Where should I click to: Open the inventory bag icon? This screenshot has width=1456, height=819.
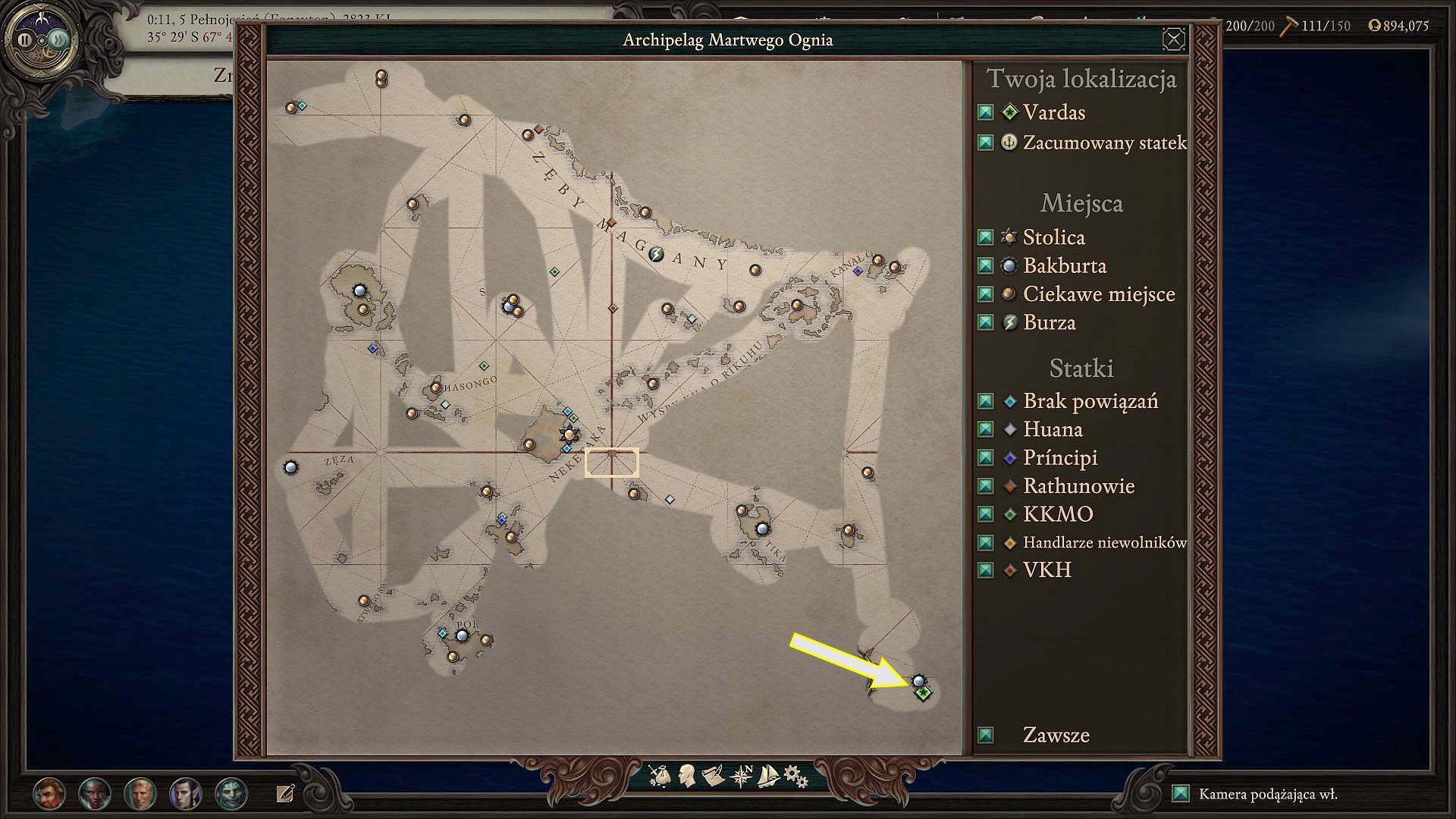[x=660, y=776]
